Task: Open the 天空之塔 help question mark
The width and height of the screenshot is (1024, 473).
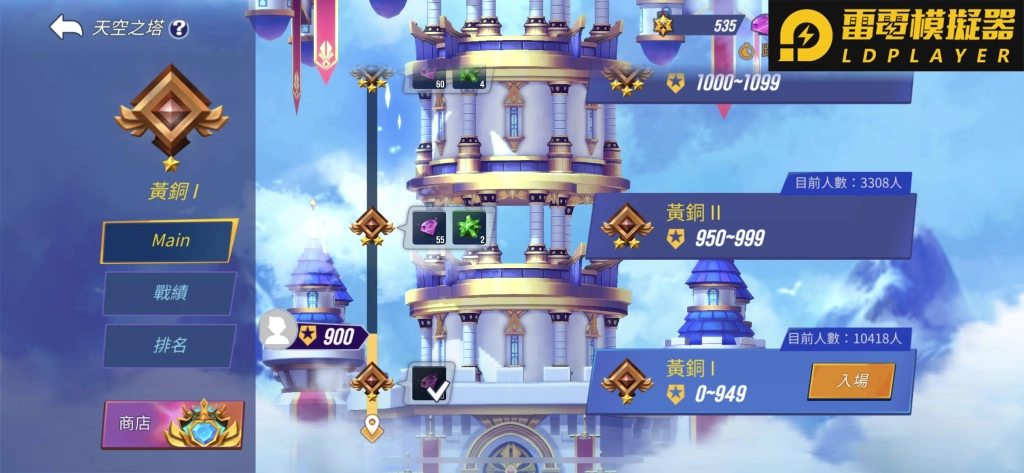Action: point(179,29)
